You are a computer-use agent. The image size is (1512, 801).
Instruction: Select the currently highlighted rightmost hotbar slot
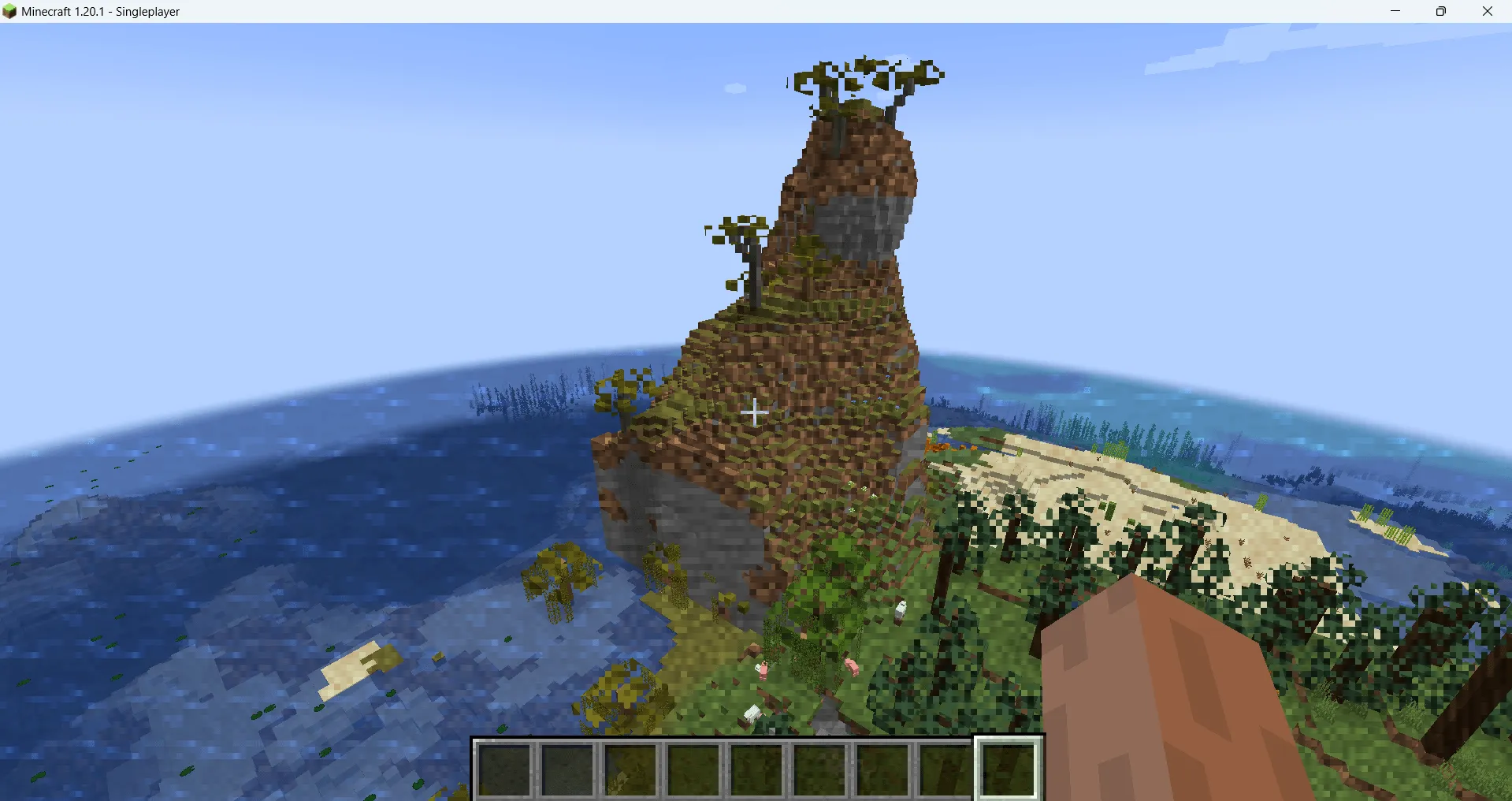click(1009, 770)
